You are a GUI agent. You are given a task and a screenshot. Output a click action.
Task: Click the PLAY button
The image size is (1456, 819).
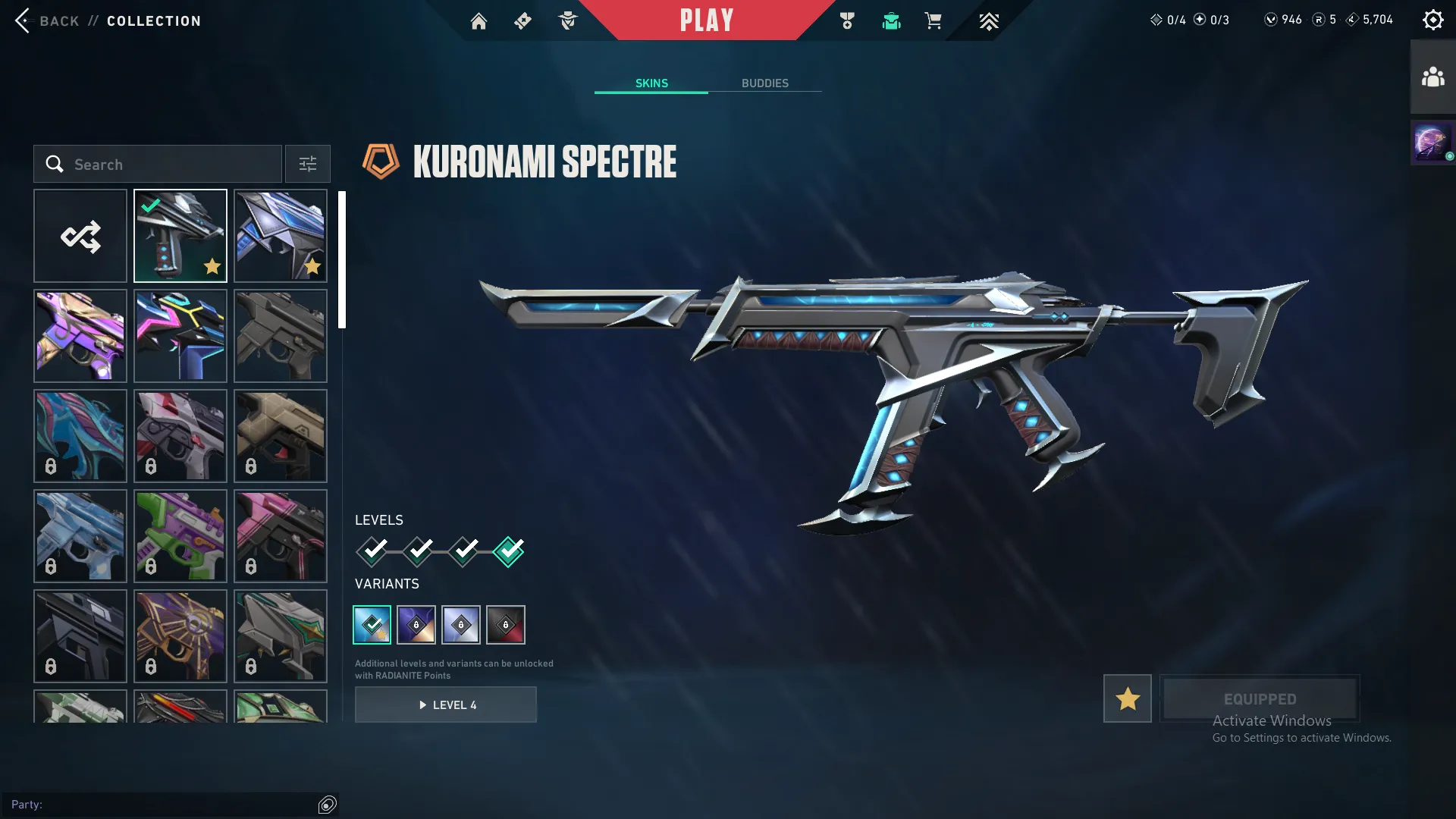pyautogui.click(x=707, y=20)
